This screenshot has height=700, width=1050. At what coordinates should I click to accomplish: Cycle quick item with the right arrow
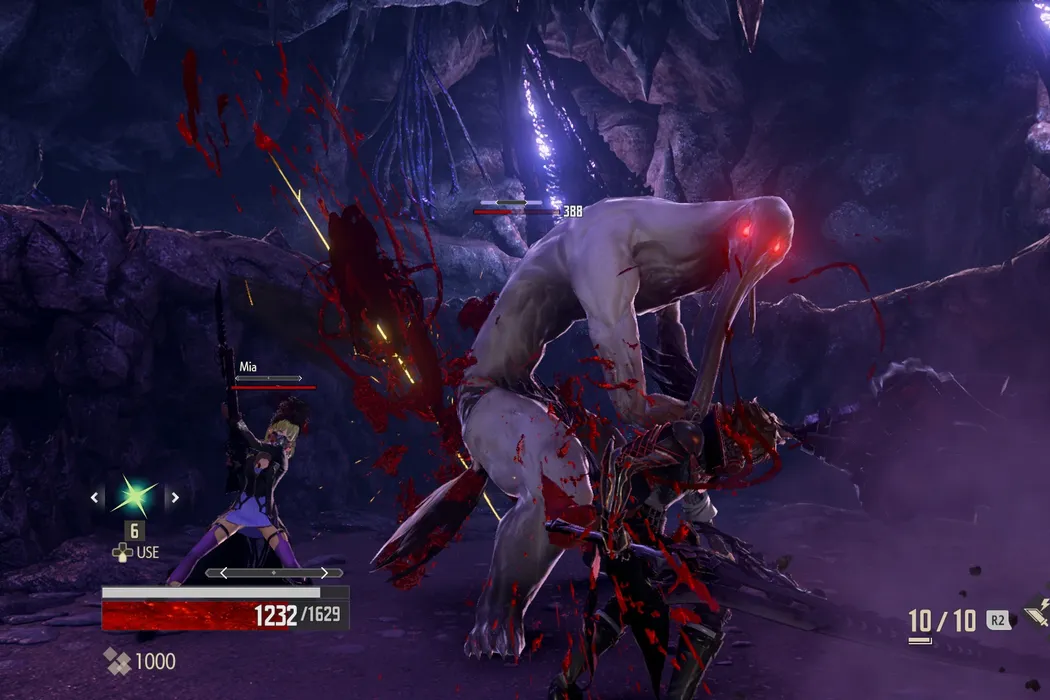pyautogui.click(x=175, y=497)
